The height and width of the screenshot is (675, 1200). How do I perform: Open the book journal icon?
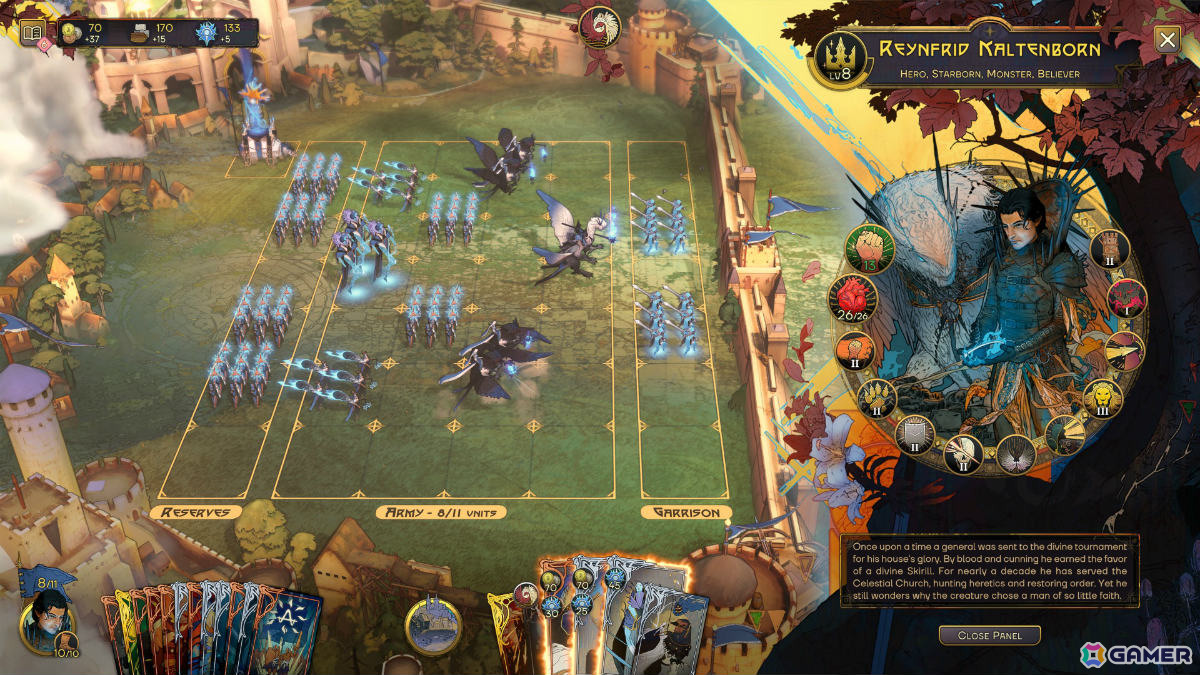(x=33, y=33)
